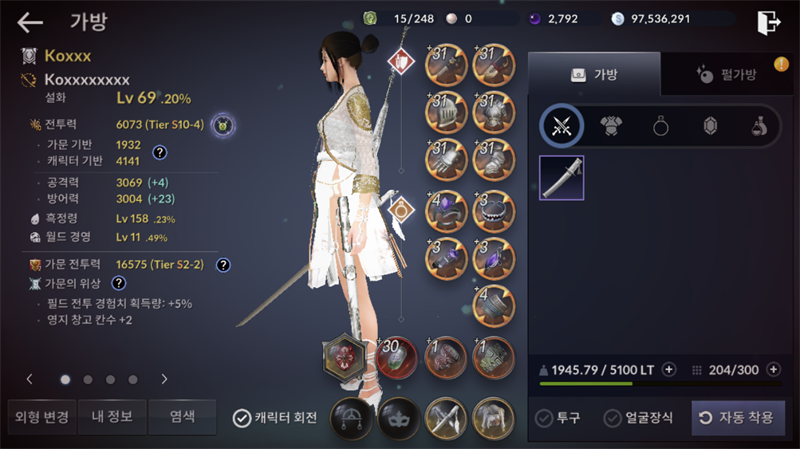Go to the next character info page arrow

pos(164,379)
